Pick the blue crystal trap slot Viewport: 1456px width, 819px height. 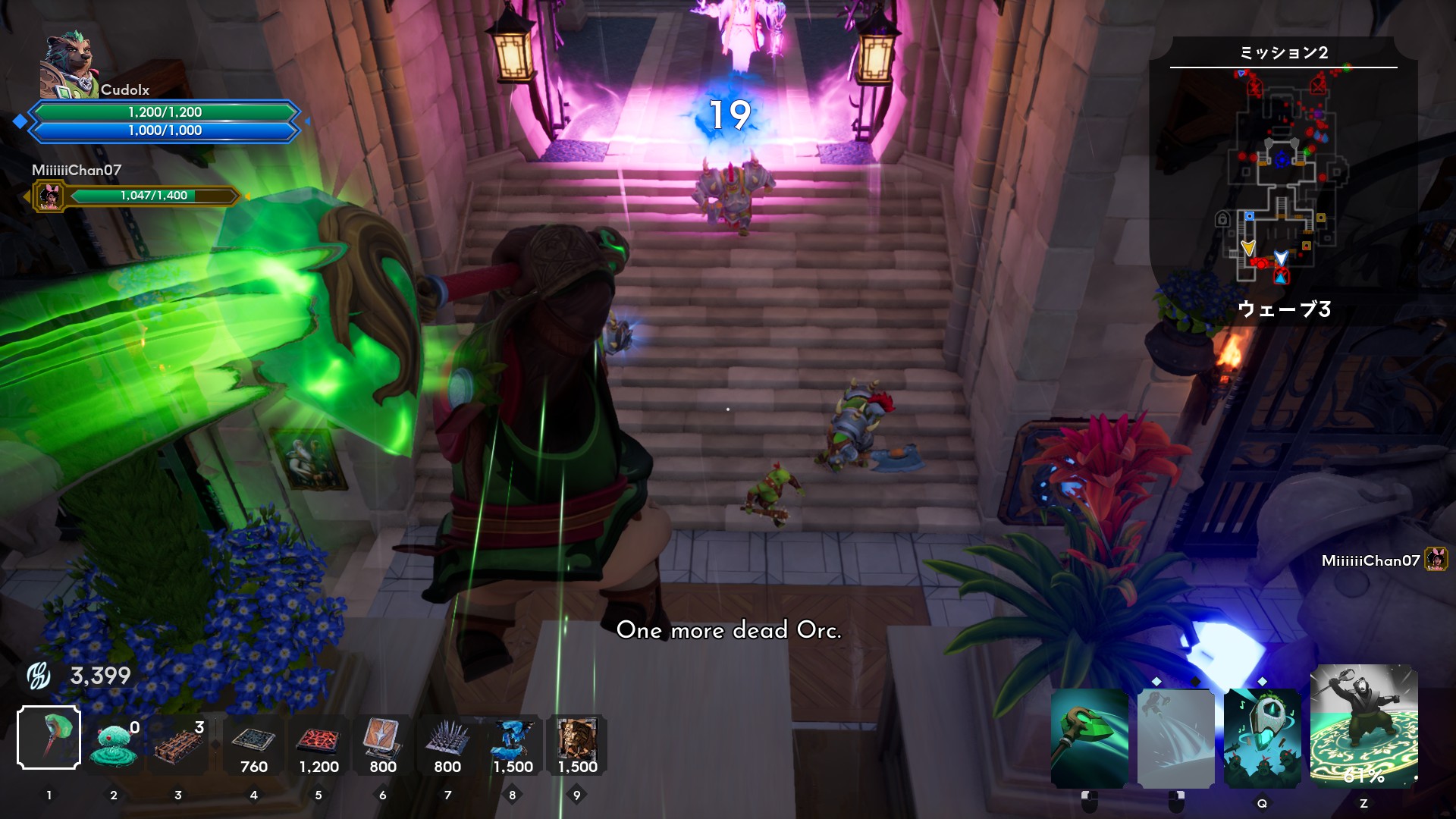click(513, 743)
